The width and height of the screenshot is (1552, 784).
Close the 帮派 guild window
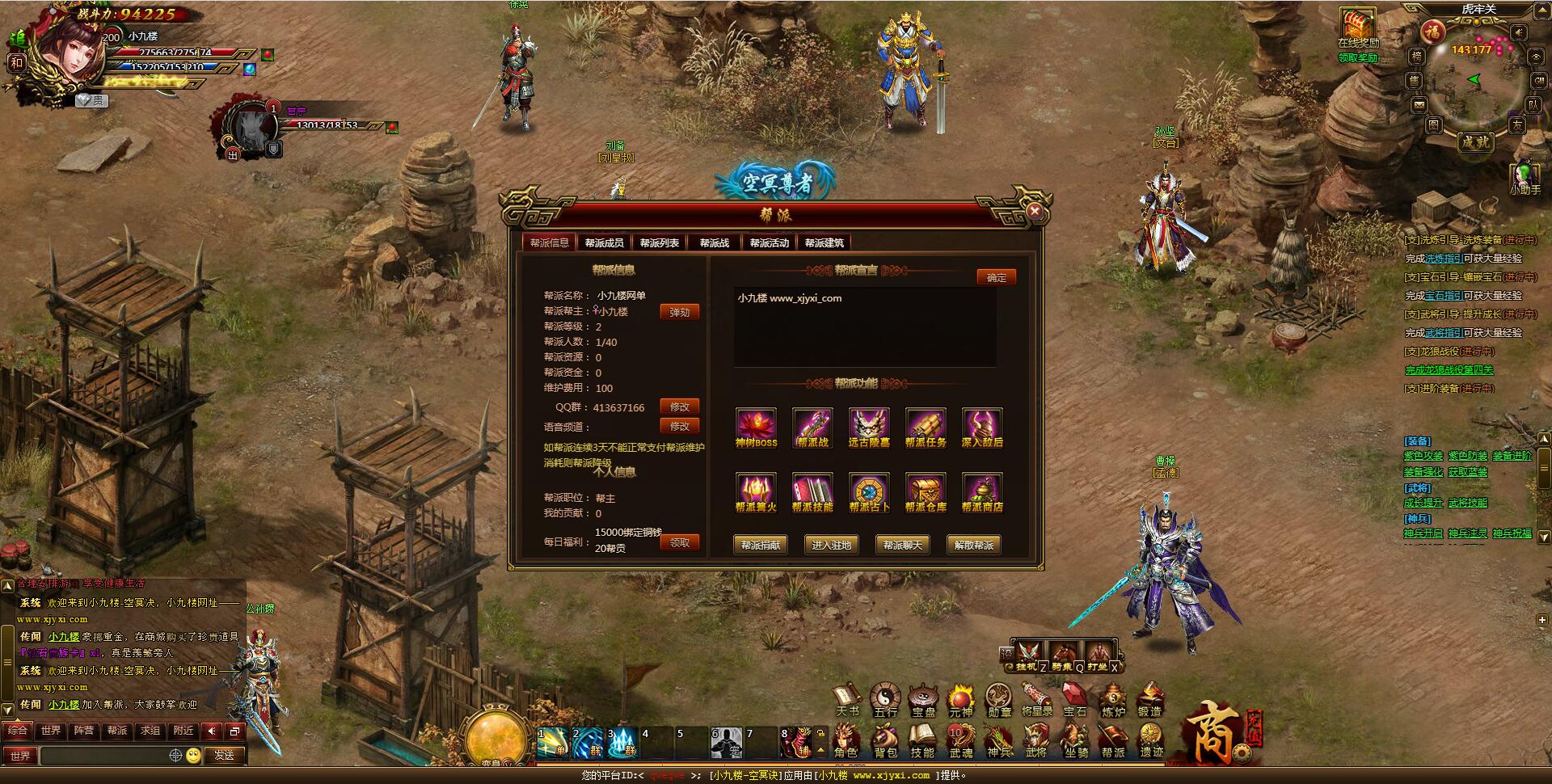coord(1034,212)
